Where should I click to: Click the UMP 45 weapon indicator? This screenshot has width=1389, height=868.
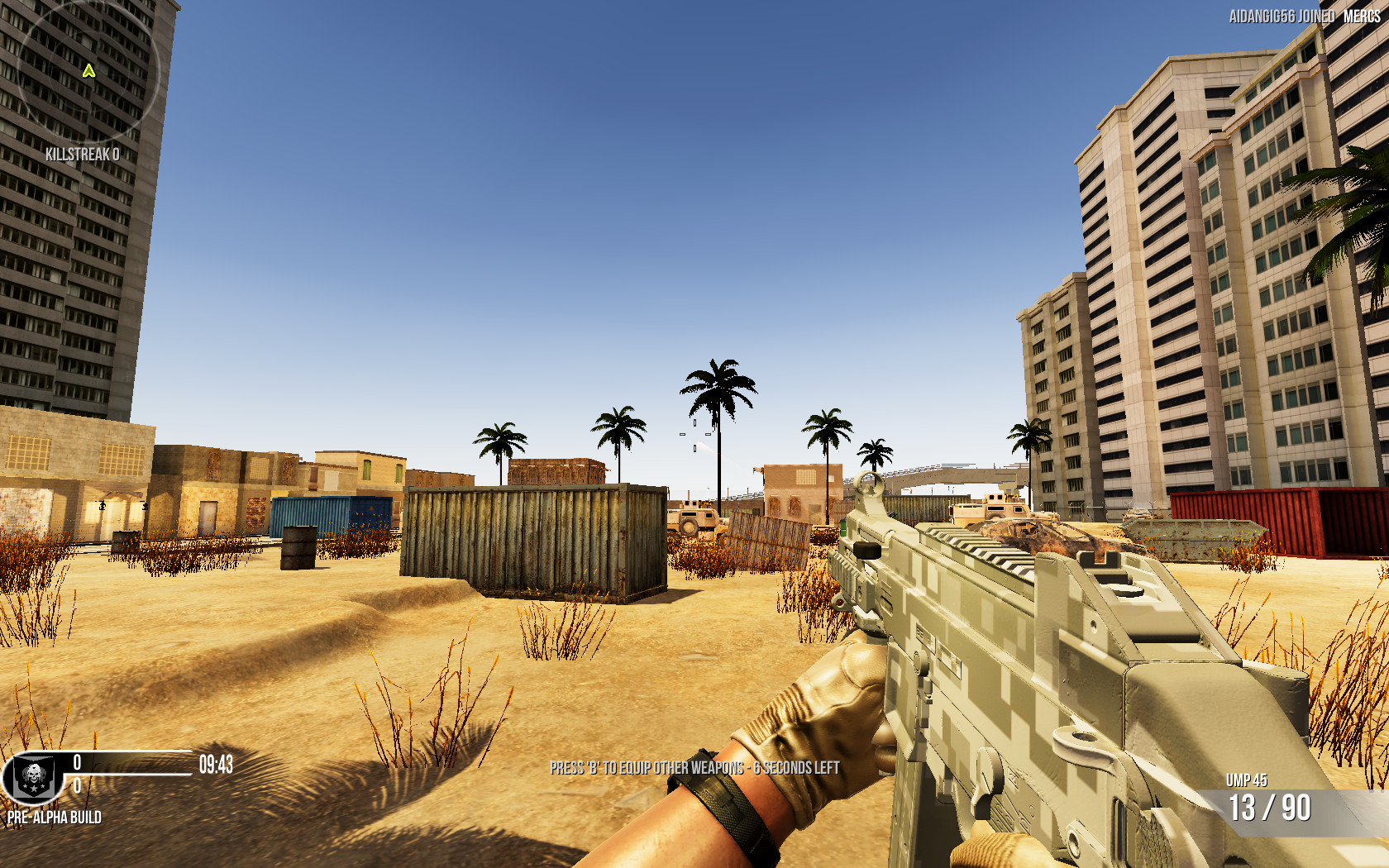(x=1248, y=778)
